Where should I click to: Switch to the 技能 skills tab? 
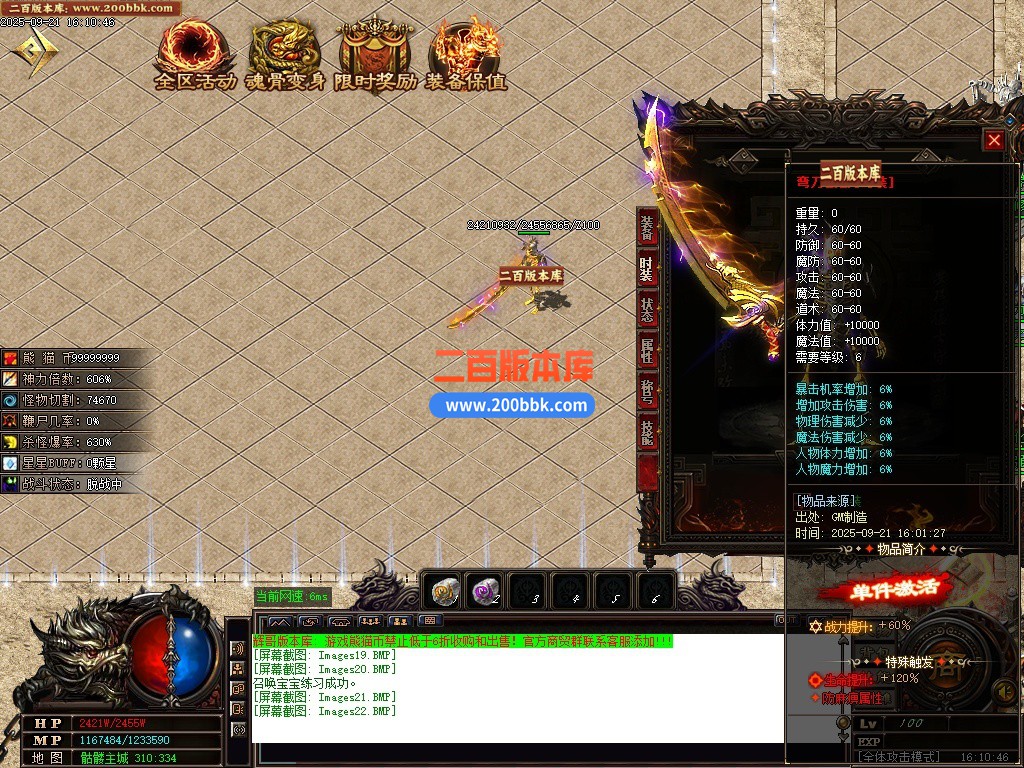tap(648, 432)
